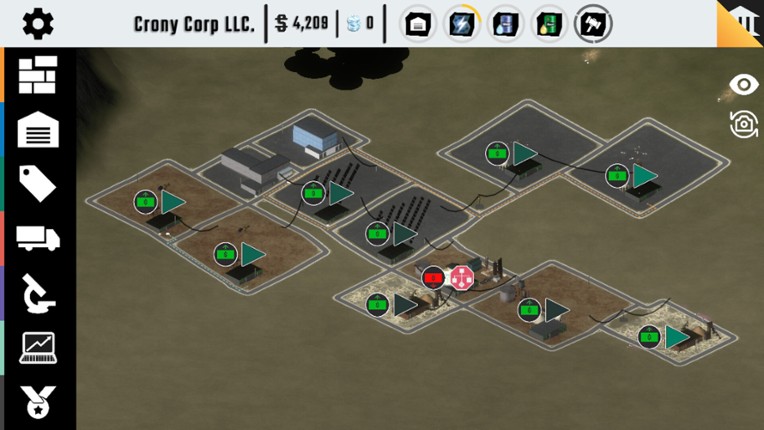Open the delivery truck logistics panel

[38, 238]
